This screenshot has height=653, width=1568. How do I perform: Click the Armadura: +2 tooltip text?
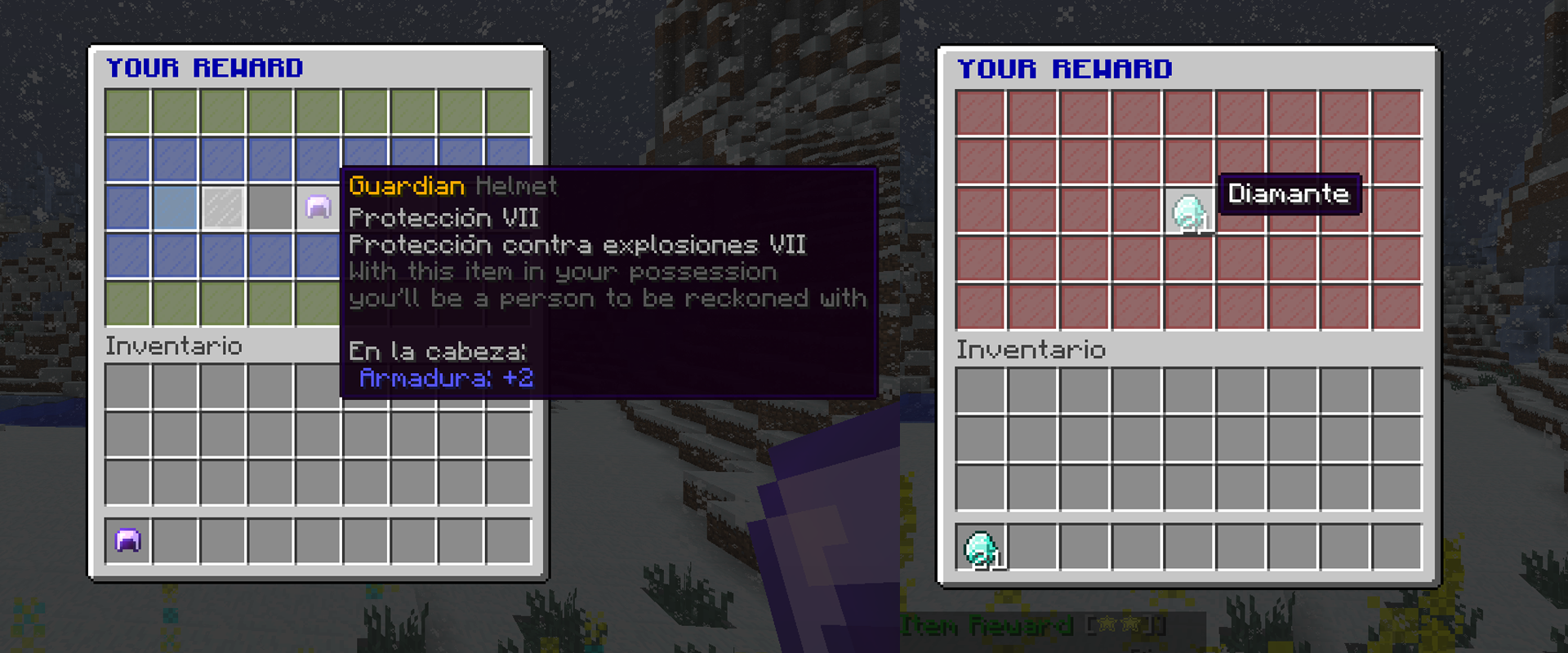point(448,377)
